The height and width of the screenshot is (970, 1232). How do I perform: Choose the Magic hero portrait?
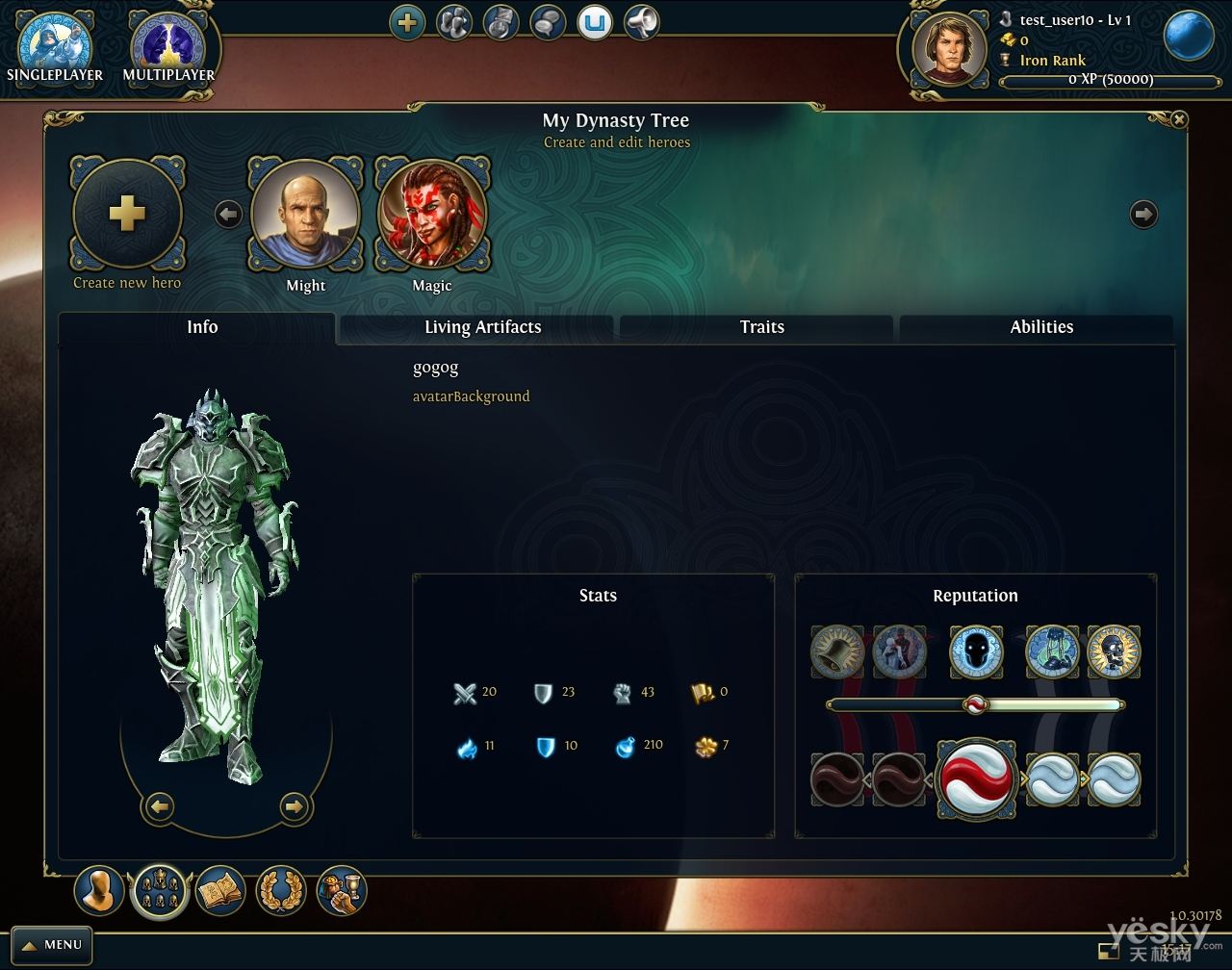[x=432, y=215]
